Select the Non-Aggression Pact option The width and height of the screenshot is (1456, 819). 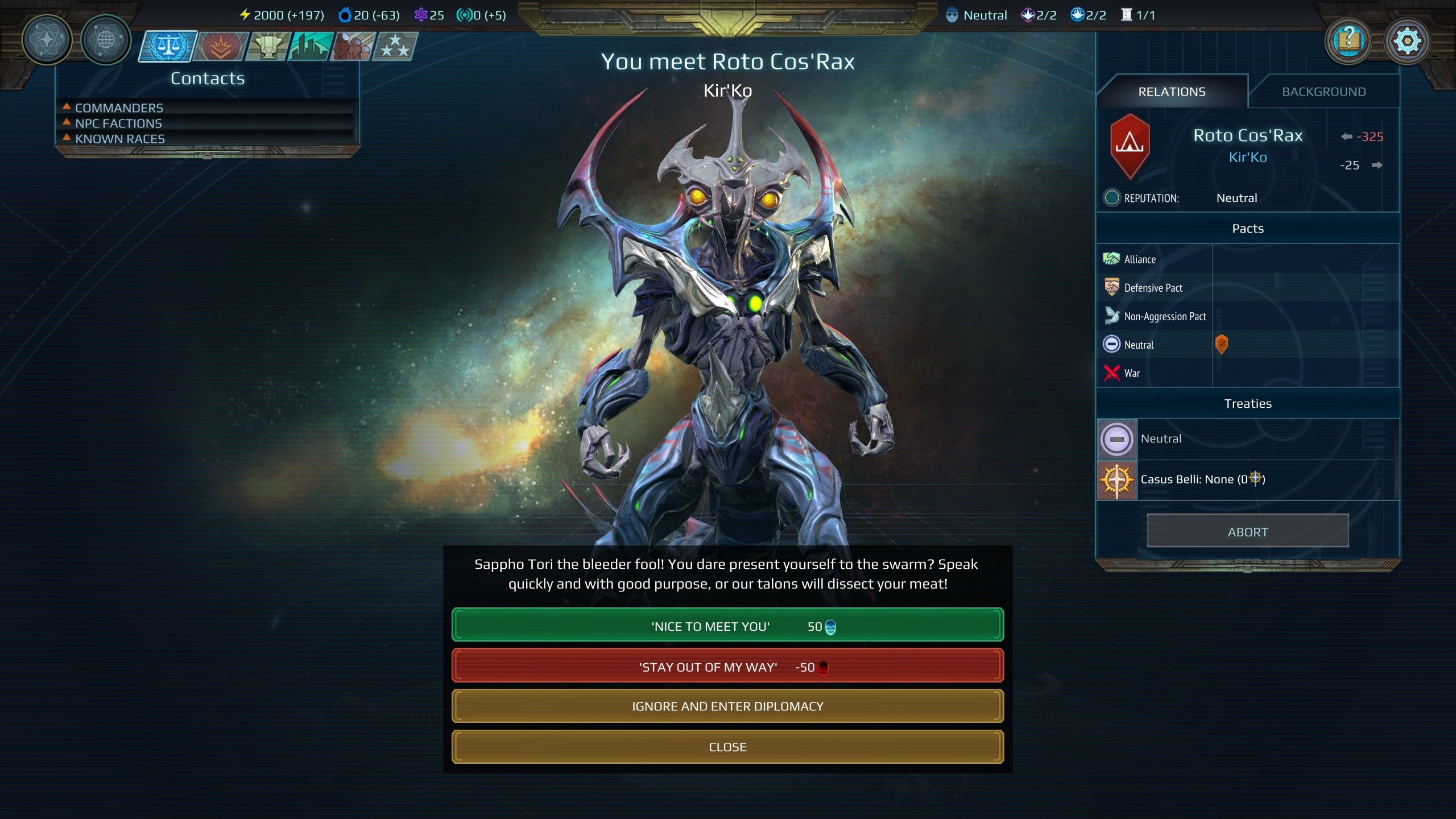1164,316
